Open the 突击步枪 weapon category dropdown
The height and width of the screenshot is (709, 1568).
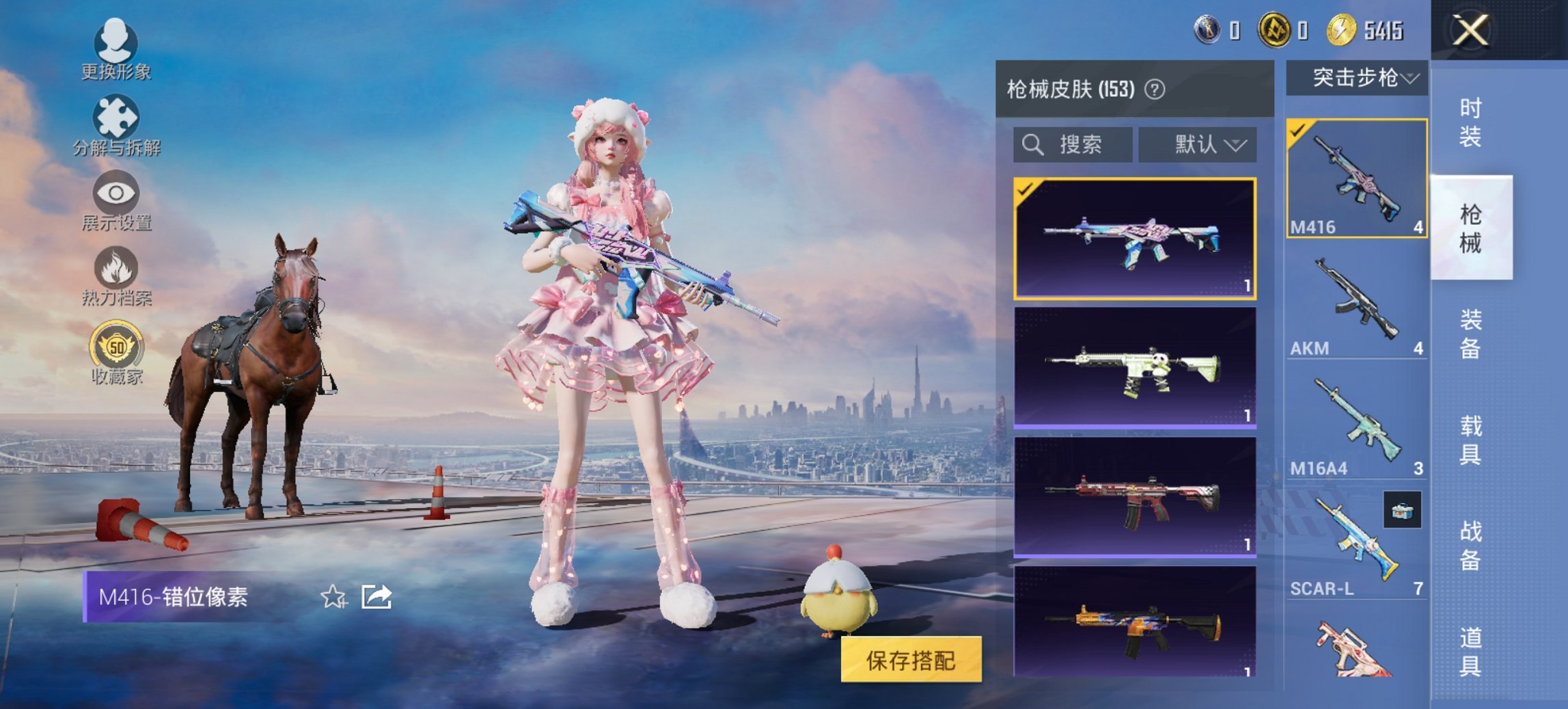click(x=1358, y=77)
